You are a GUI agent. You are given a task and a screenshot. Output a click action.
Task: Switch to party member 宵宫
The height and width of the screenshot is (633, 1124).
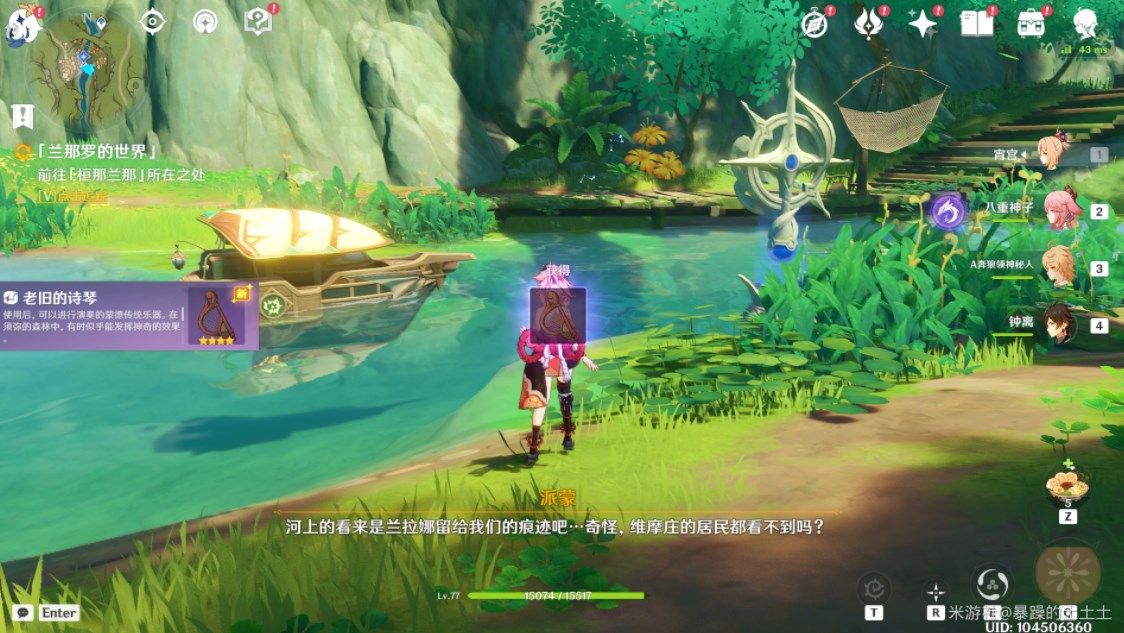click(x=1058, y=154)
